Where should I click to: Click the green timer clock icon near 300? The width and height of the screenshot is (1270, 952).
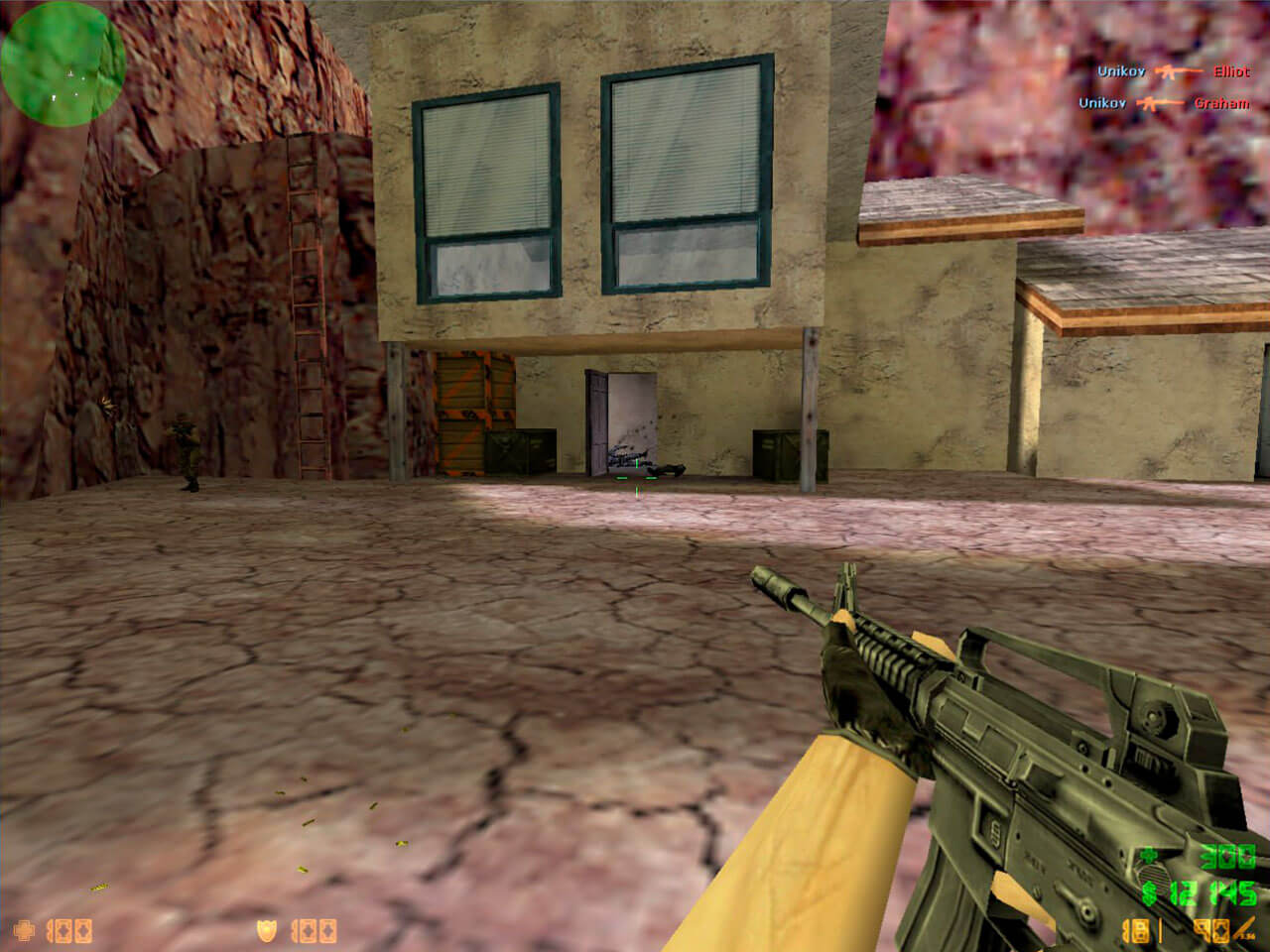pyautogui.click(x=1147, y=855)
